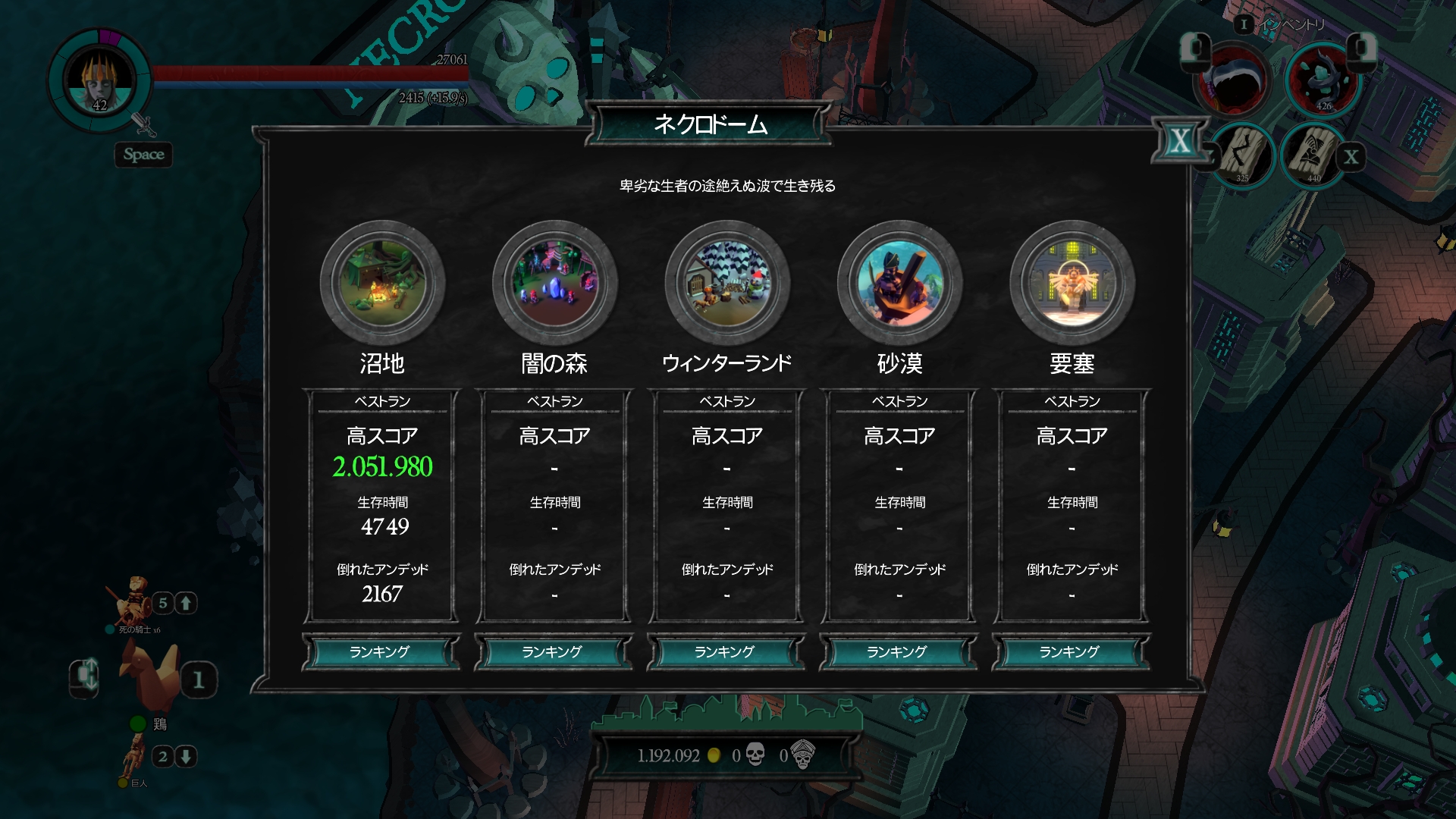Select the 砂漠 arena portrait
The image size is (1456, 819).
coord(899,283)
